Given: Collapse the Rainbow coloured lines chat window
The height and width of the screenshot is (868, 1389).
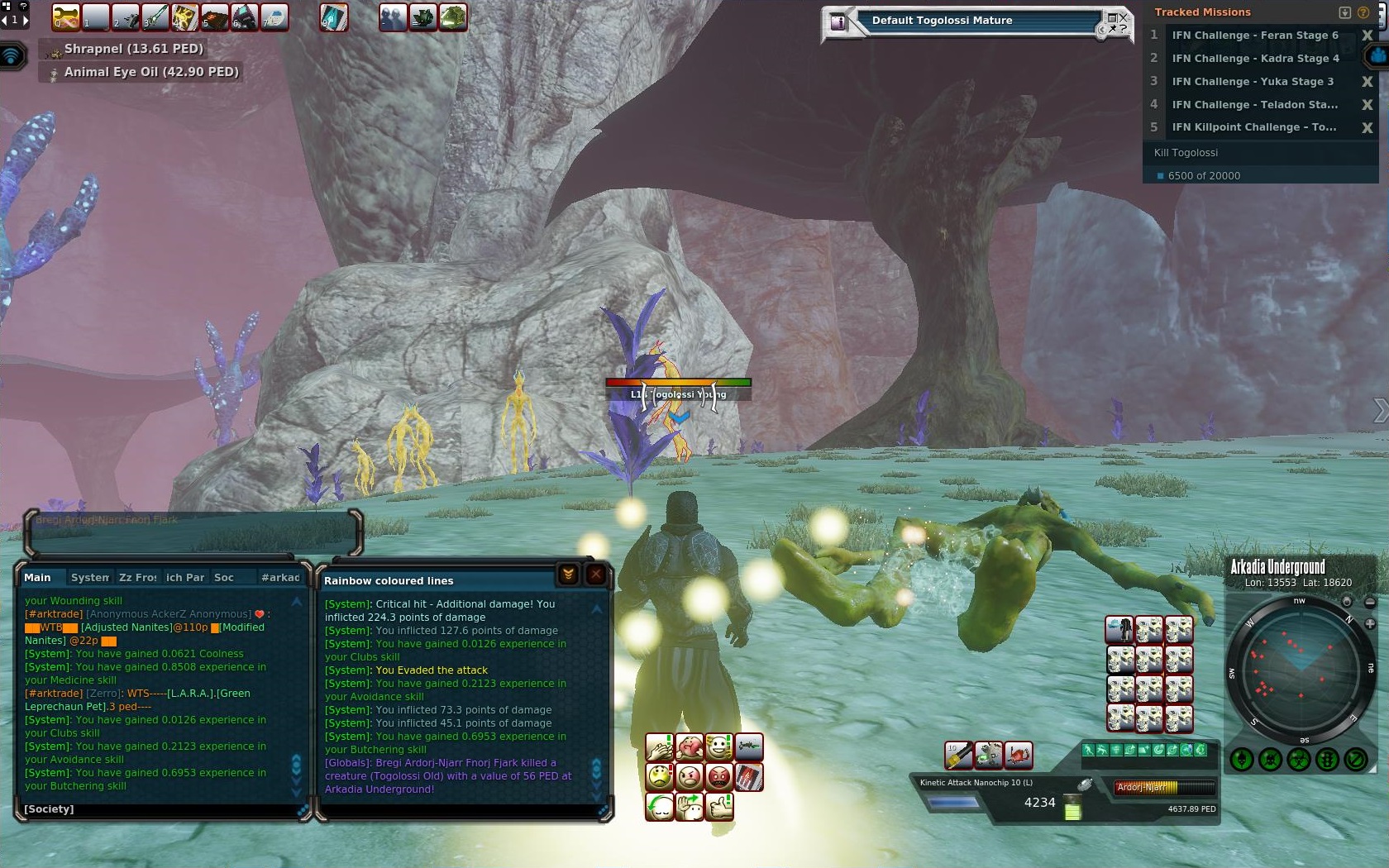Looking at the screenshot, I should (x=568, y=575).
